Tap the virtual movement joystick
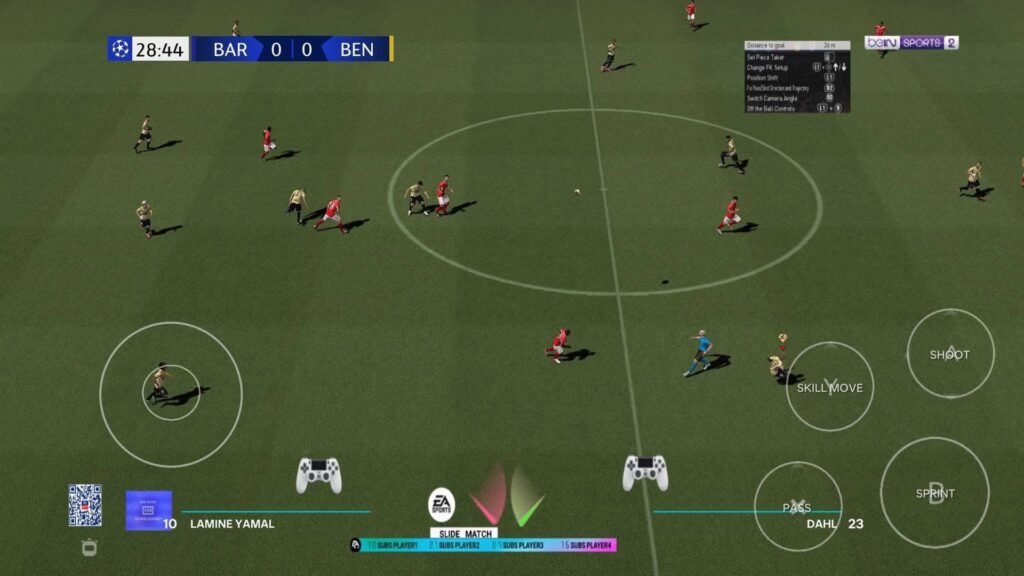This screenshot has height=576, width=1024. [x=171, y=394]
